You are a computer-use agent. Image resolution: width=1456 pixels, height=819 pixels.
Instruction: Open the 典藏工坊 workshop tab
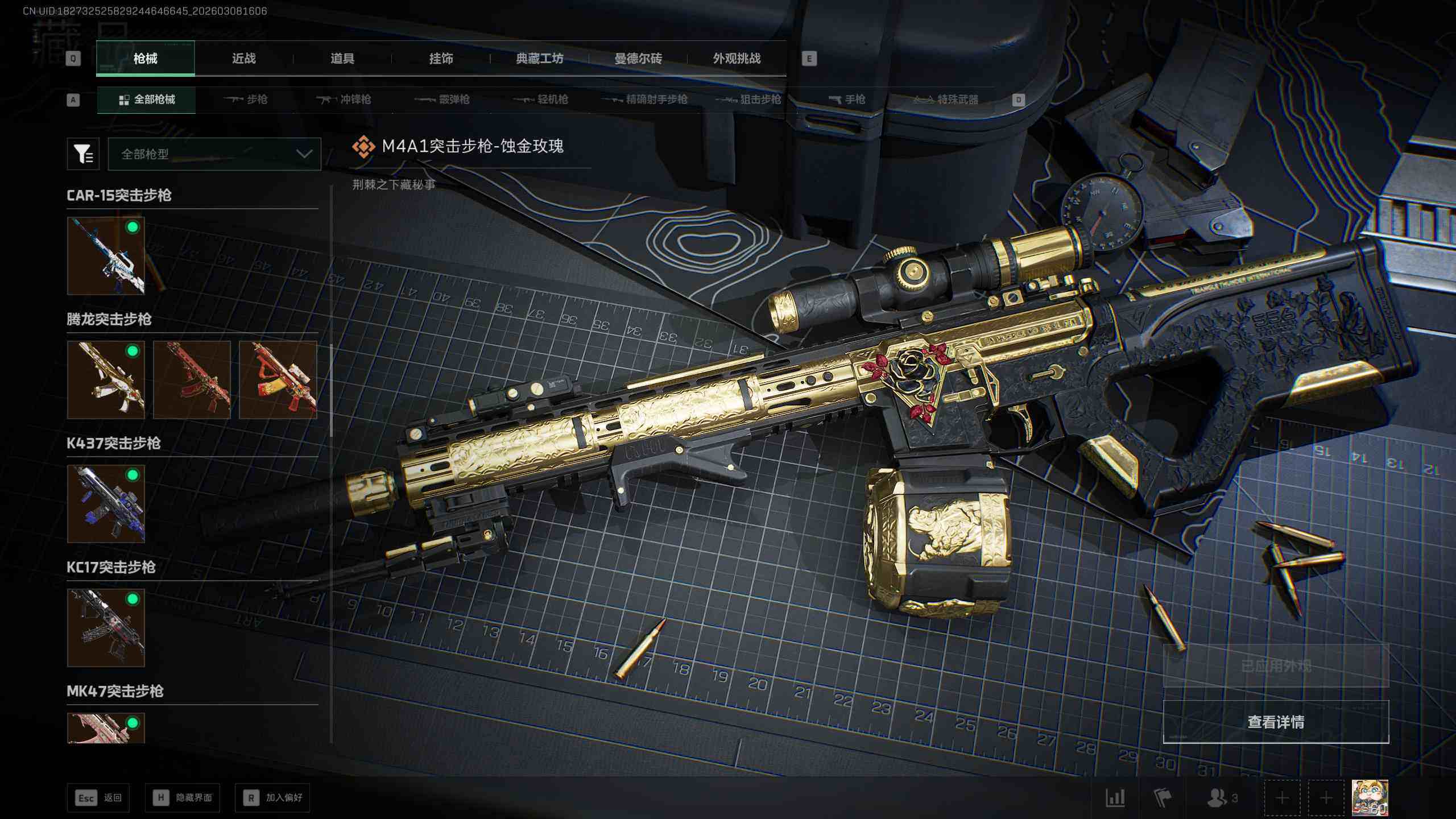click(x=539, y=59)
